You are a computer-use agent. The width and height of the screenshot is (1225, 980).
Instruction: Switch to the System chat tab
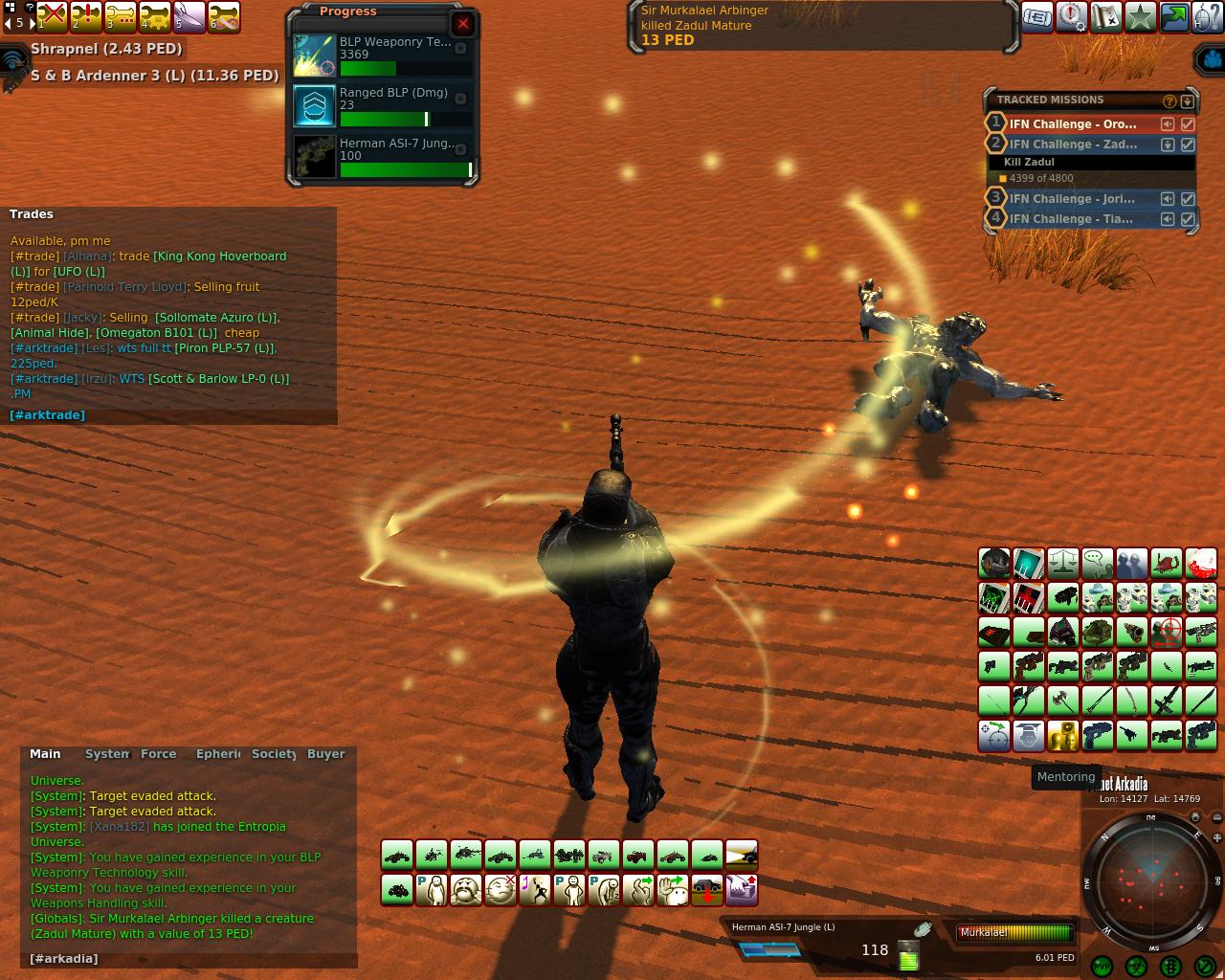point(106,754)
